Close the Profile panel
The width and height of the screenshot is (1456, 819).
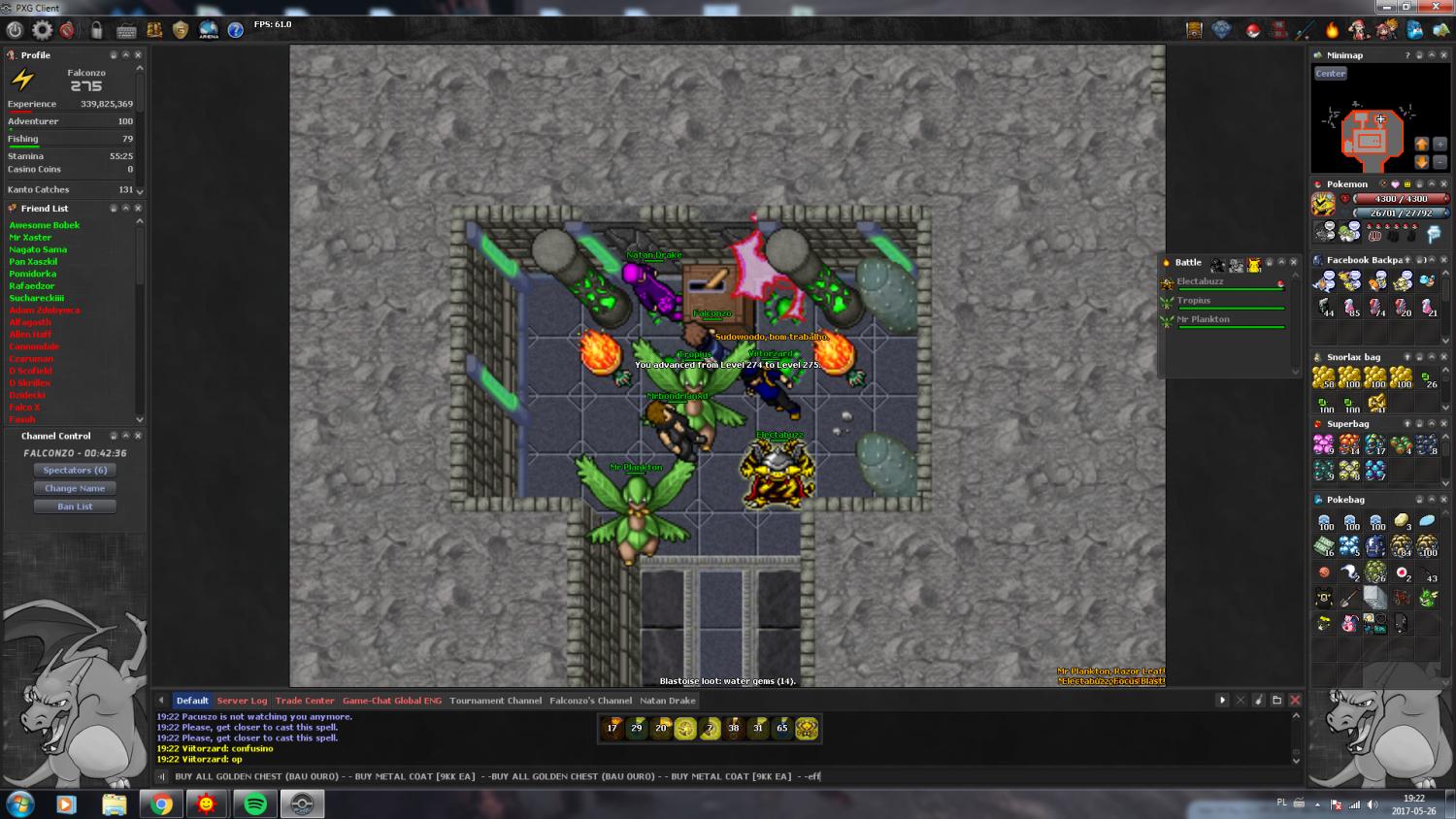[138, 55]
